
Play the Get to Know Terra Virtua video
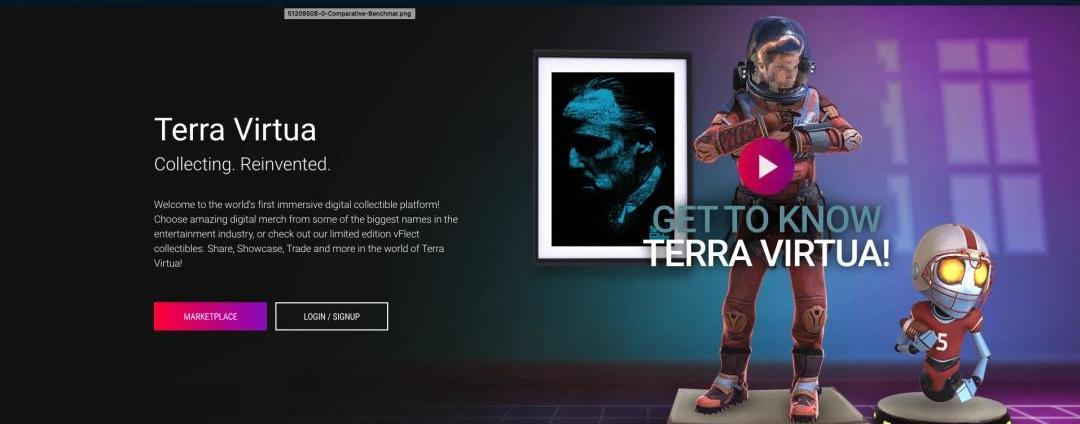tap(765, 166)
